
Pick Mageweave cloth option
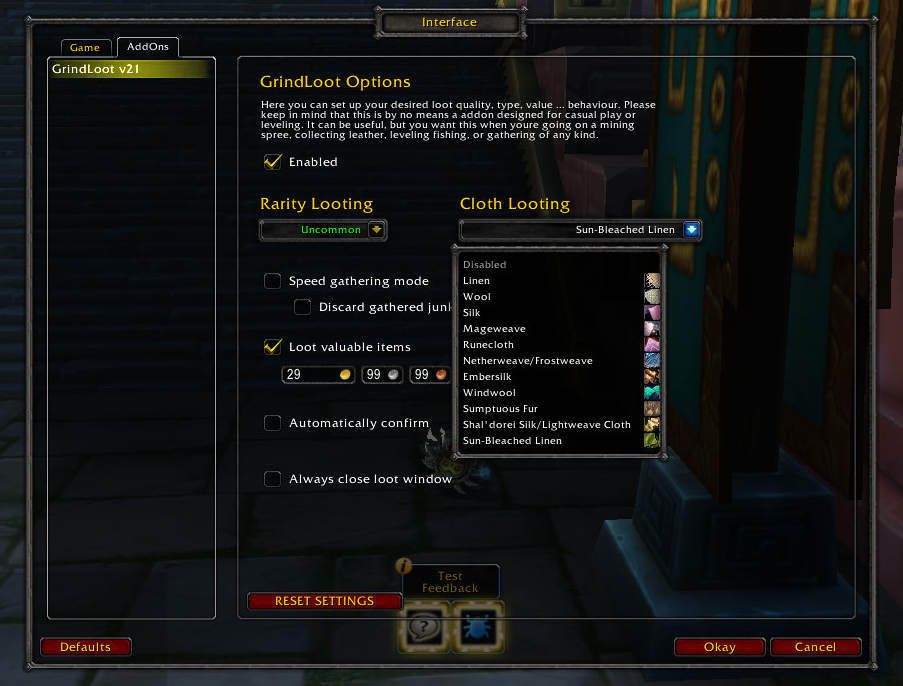point(494,329)
